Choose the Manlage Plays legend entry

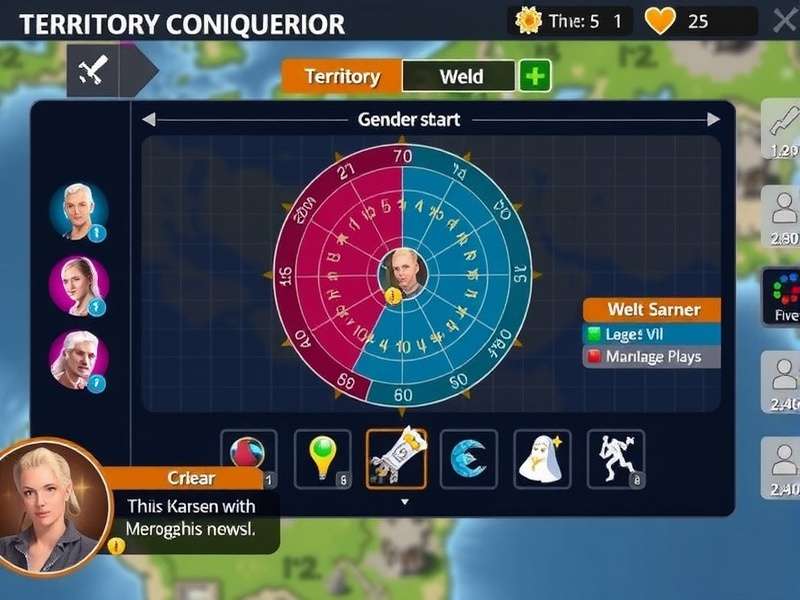[x=651, y=357]
